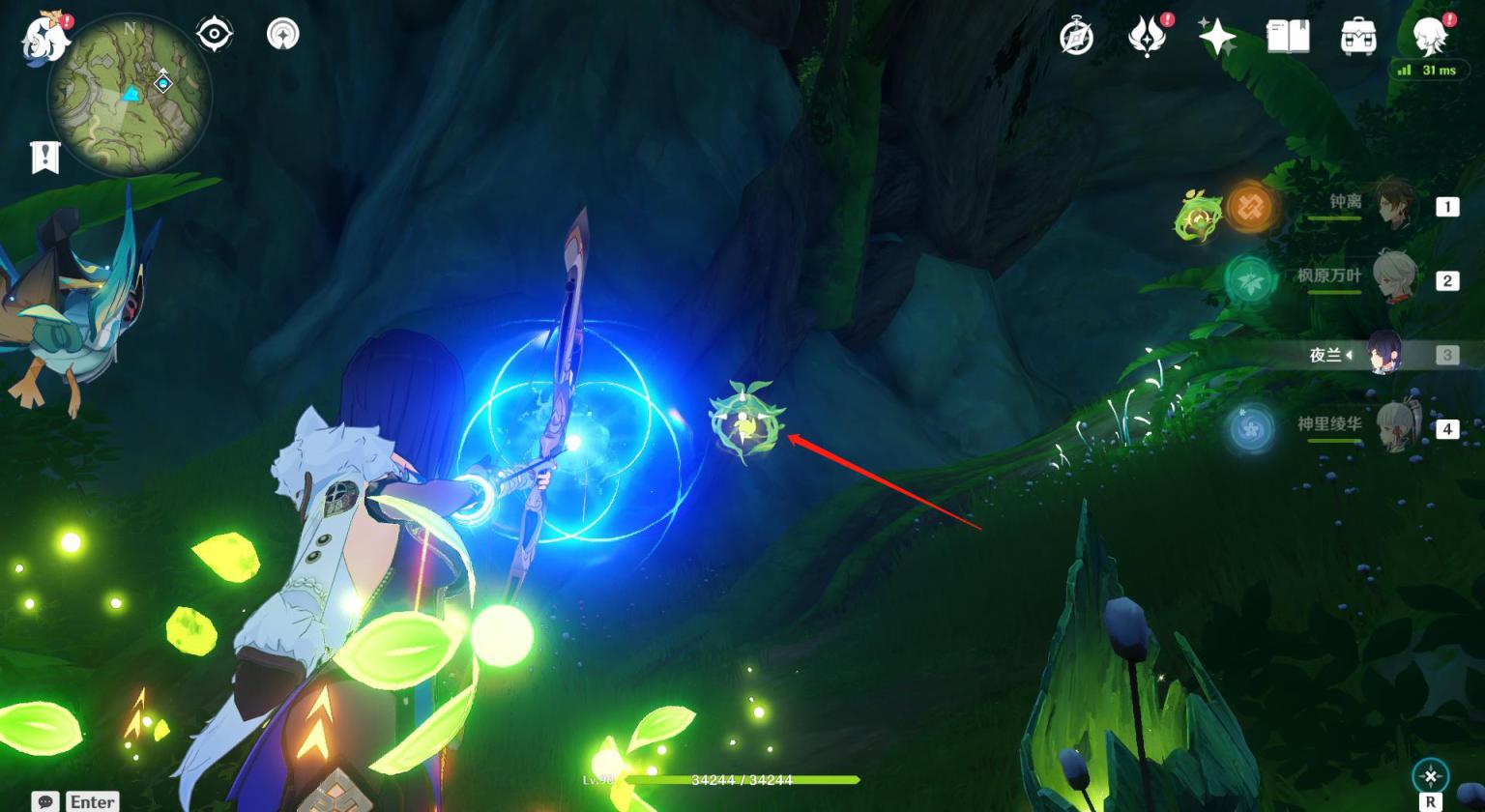Open the events flame emblem icon
The width and height of the screenshot is (1485, 812).
(x=1147, y=38)
